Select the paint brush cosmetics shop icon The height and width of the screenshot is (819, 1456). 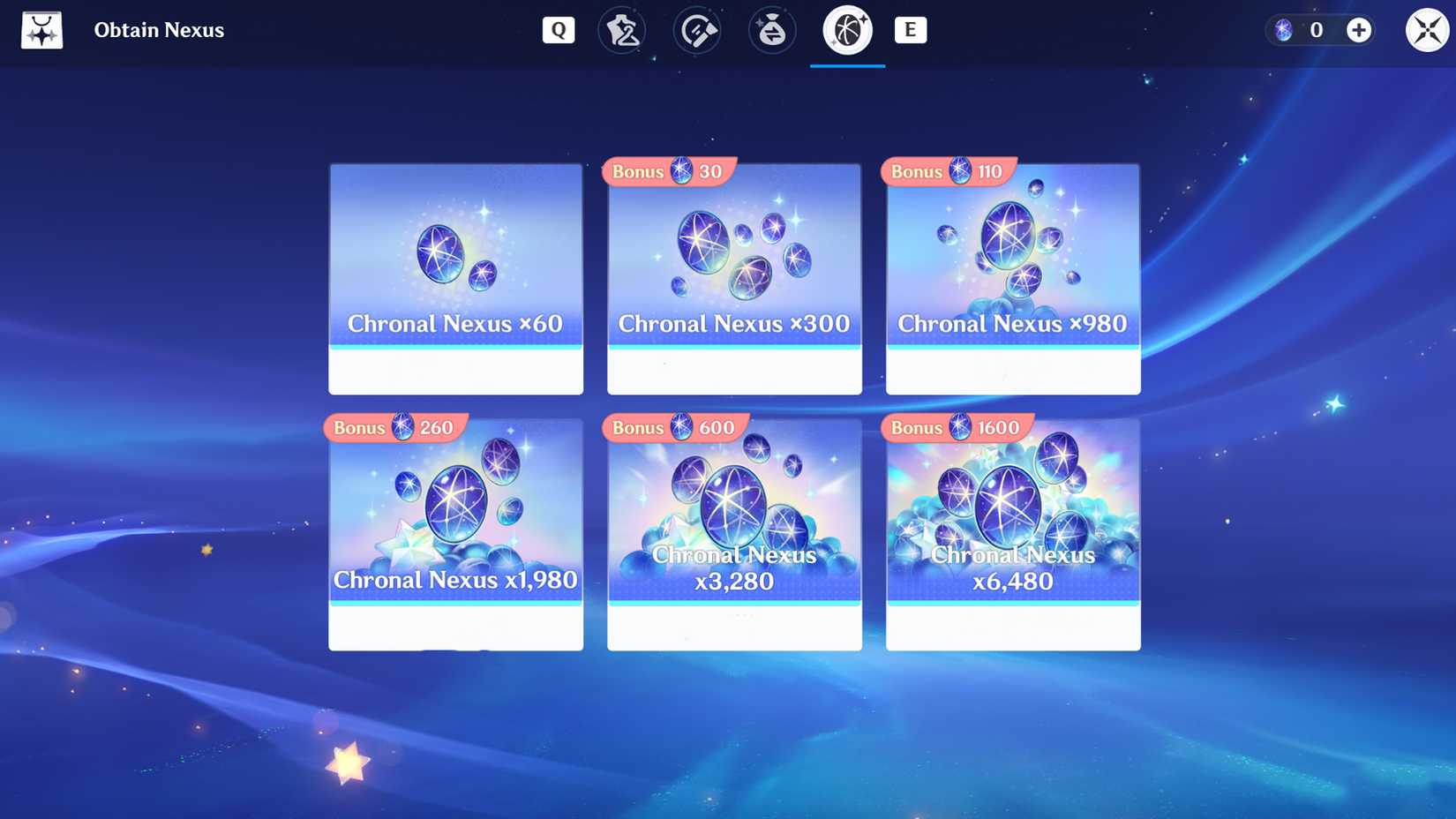click(x=697, y=30)
